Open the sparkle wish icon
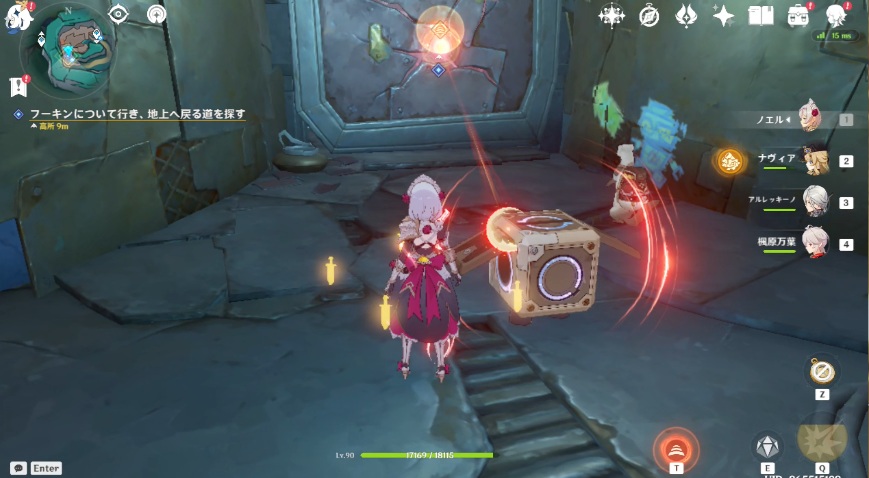 [723, 15]
